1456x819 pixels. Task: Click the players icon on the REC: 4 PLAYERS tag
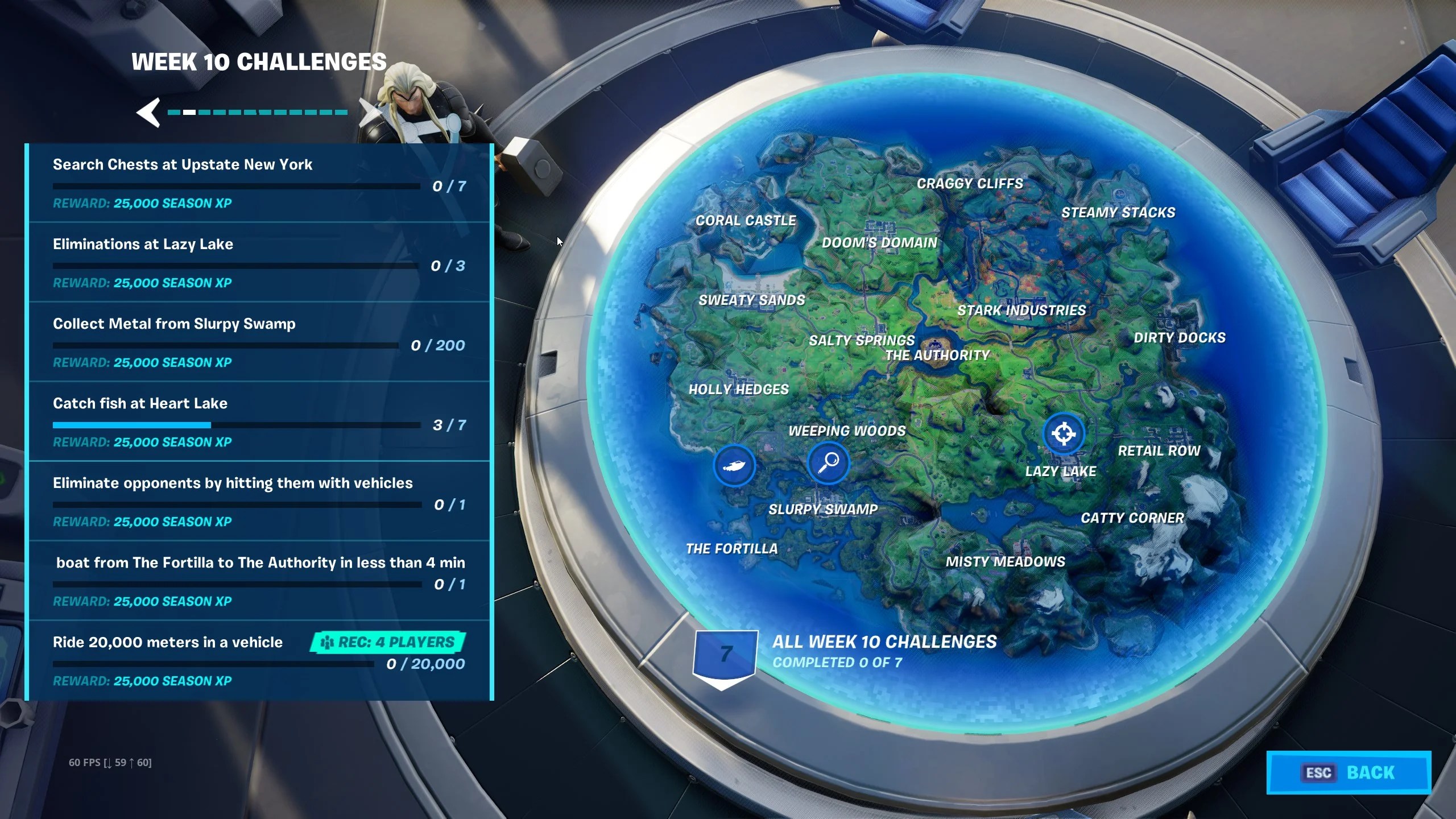tap(328, 643)
